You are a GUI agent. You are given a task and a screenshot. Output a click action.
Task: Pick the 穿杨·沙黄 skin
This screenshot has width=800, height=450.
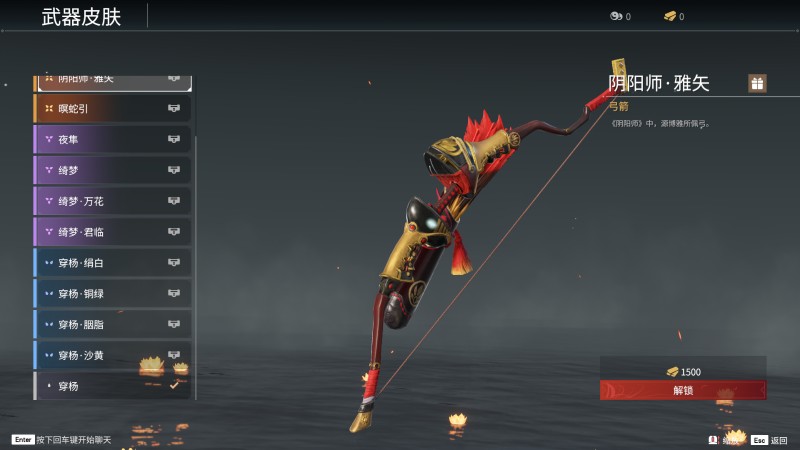pos(112,355)
